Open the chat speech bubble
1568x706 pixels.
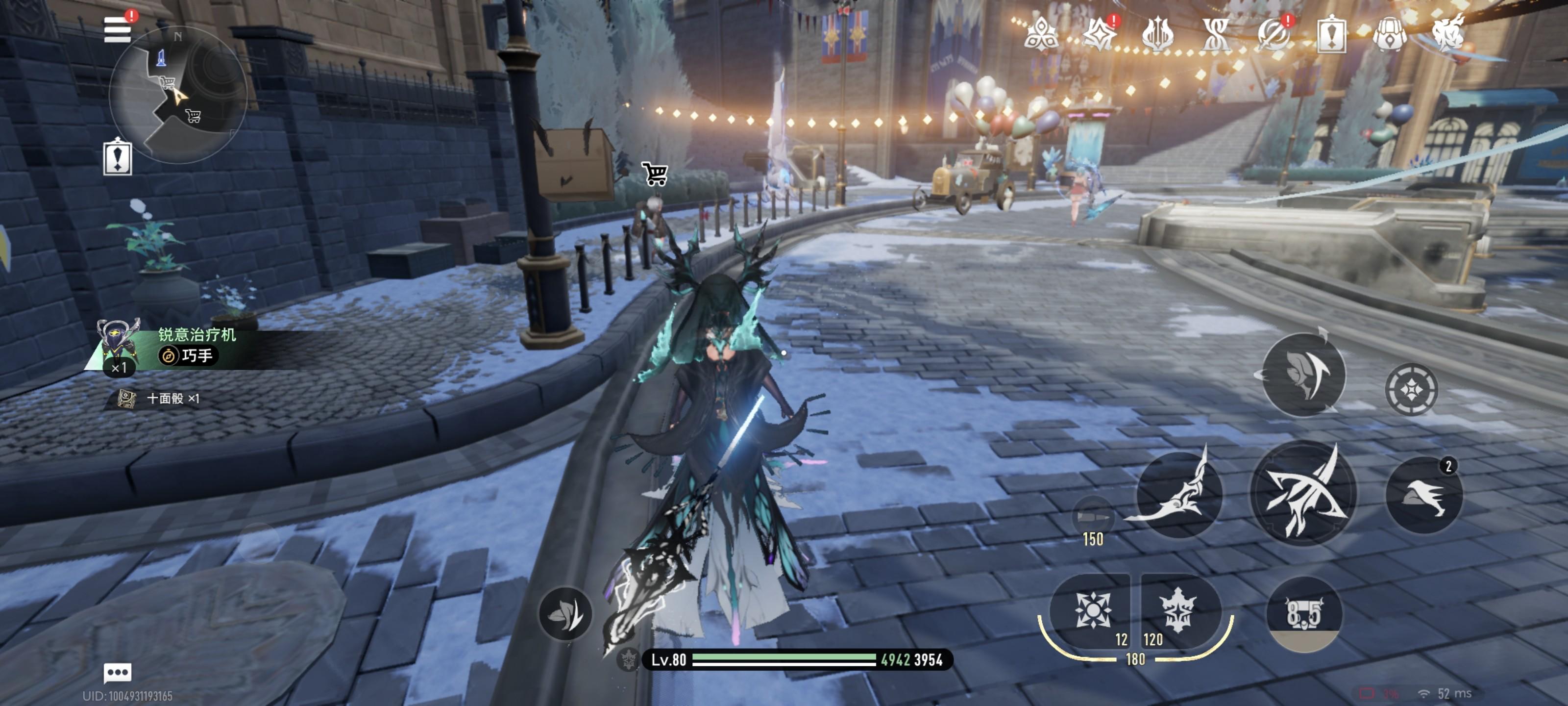point(118,673)
